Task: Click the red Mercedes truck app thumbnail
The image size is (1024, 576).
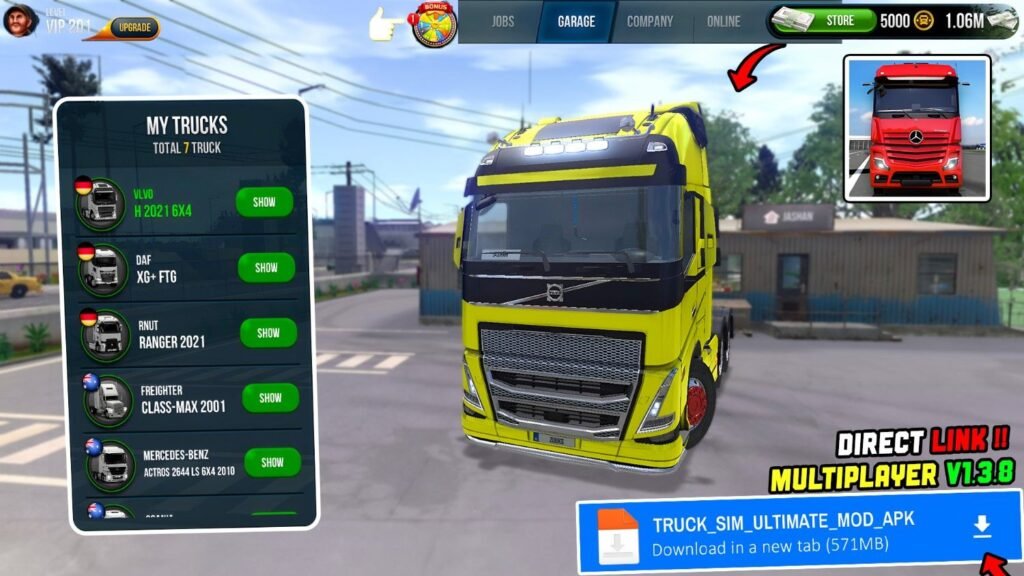Action: 917,128
